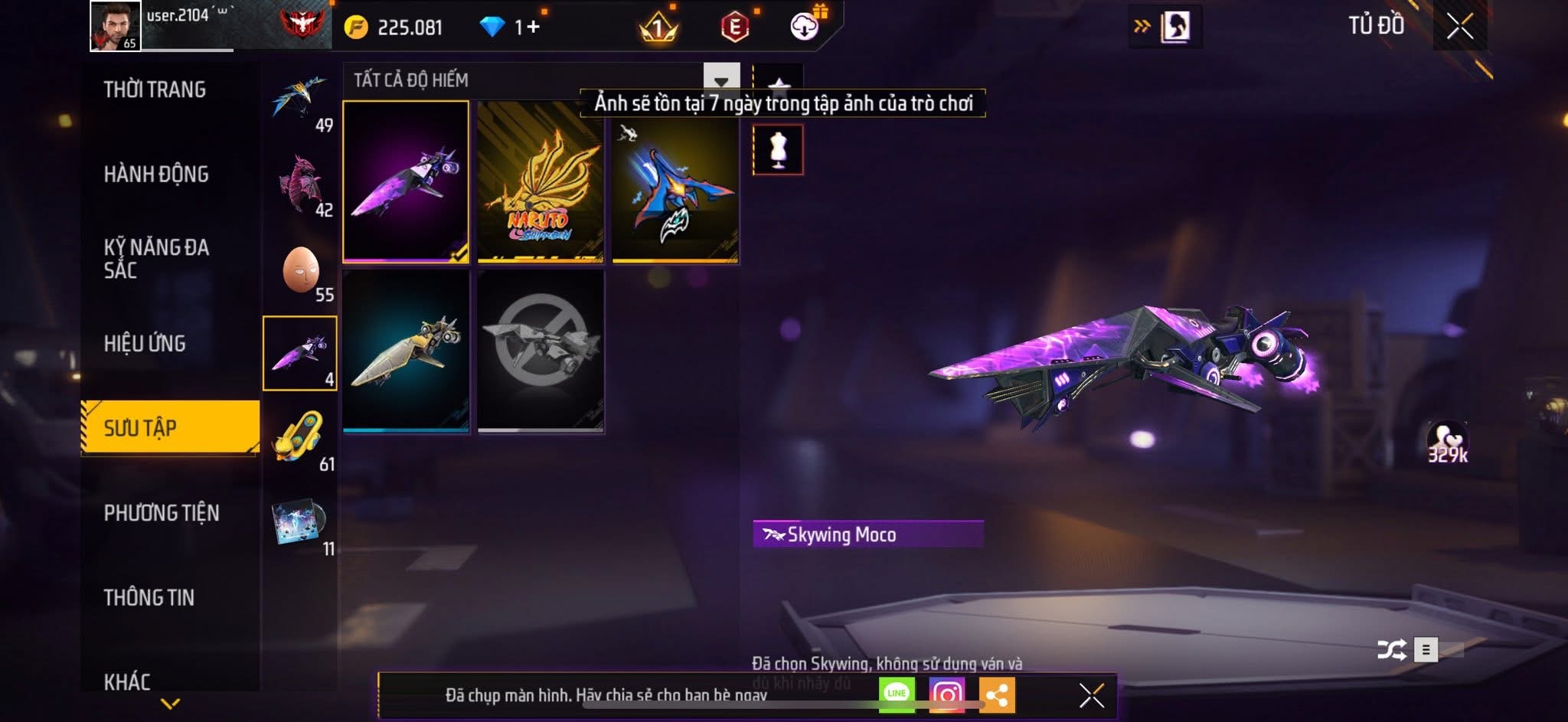Open the pink dragon subcategory with 42 items

click(x=301, y=187)
